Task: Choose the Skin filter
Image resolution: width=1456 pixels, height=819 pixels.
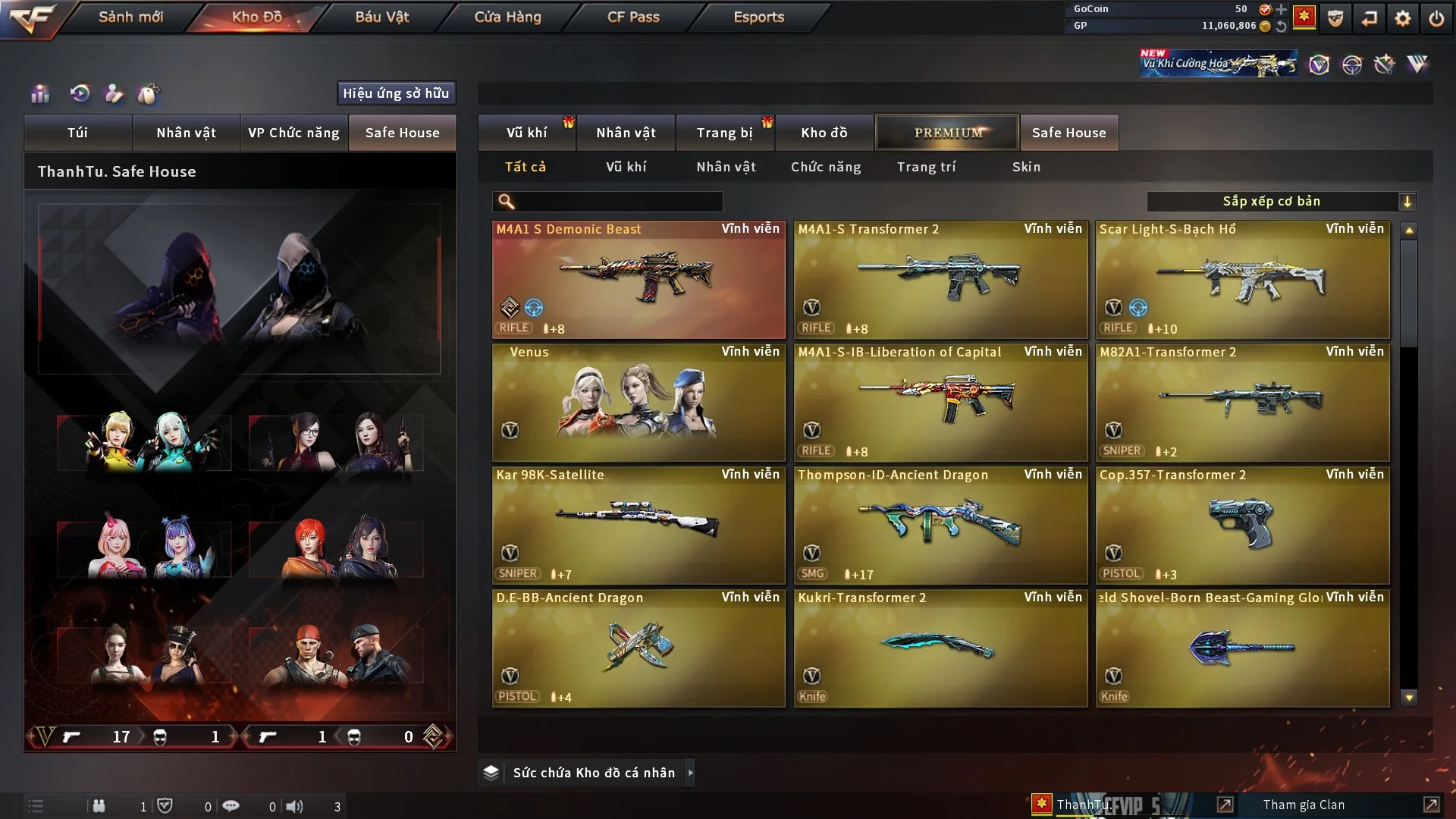Action: coord(1026,167)
